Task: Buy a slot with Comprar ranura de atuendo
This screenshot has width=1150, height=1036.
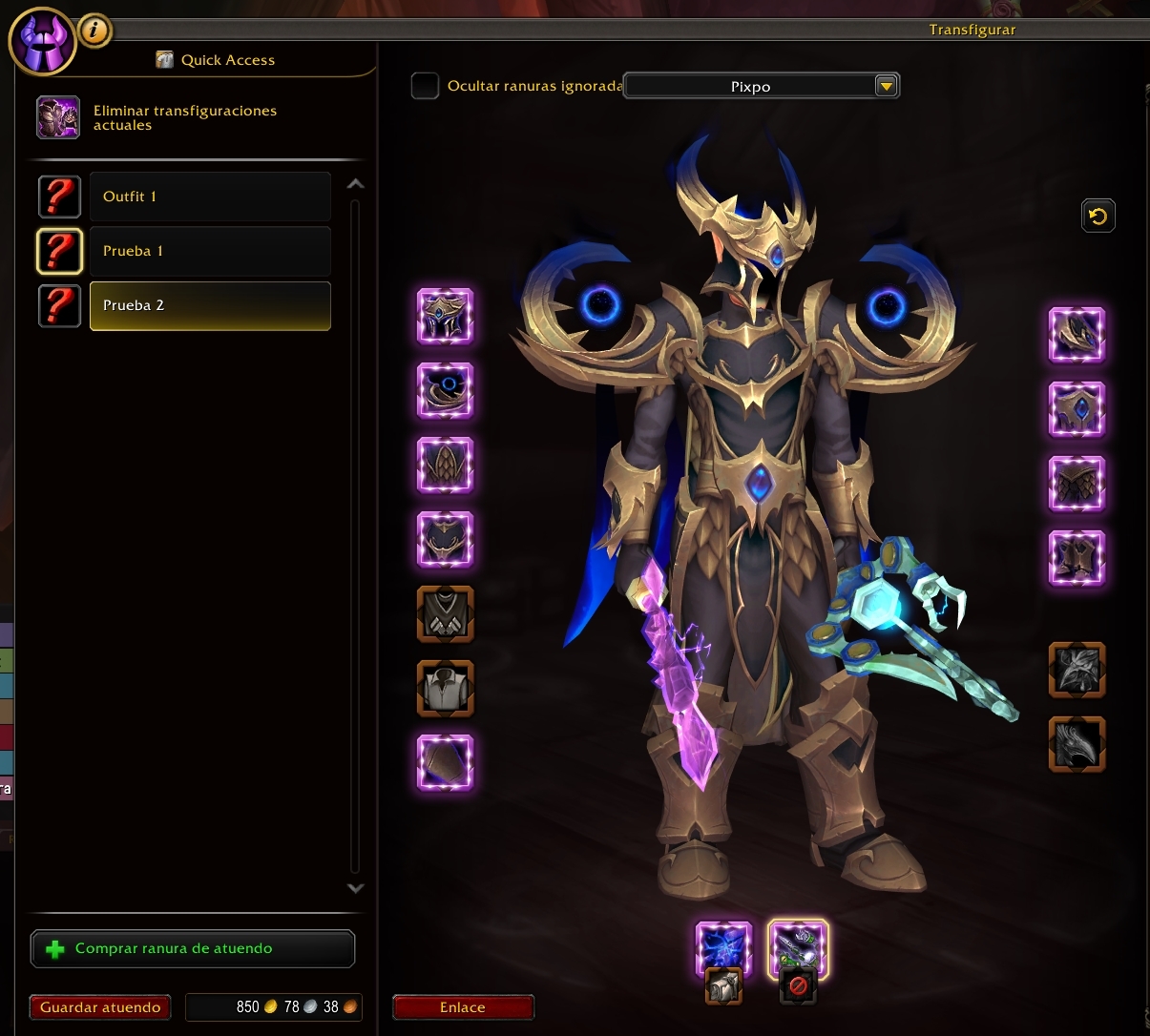Action: click(x=193, y=948)
